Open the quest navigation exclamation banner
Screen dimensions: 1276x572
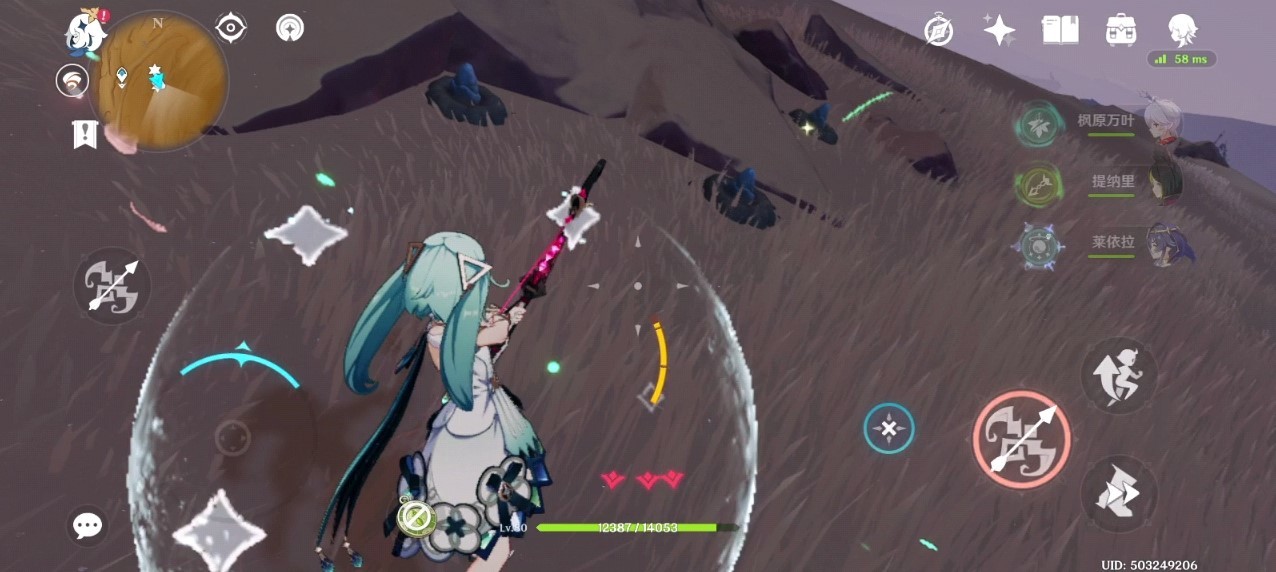tap(85, 133)
